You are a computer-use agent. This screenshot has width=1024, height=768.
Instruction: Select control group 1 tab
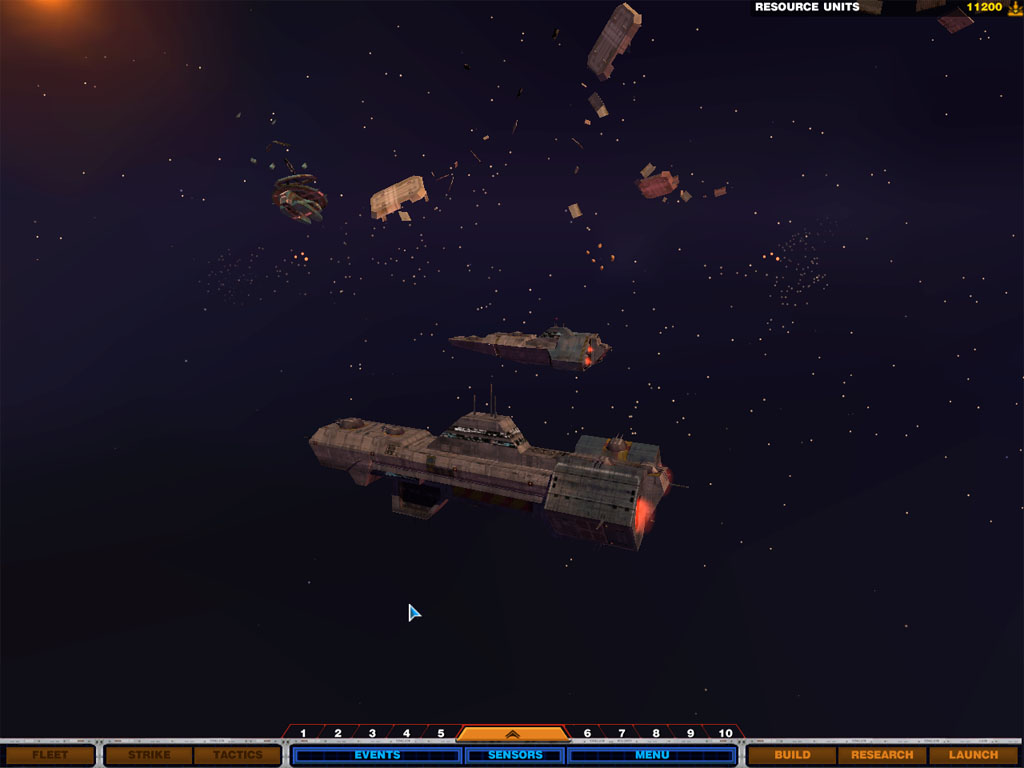(x=303, y=733)
